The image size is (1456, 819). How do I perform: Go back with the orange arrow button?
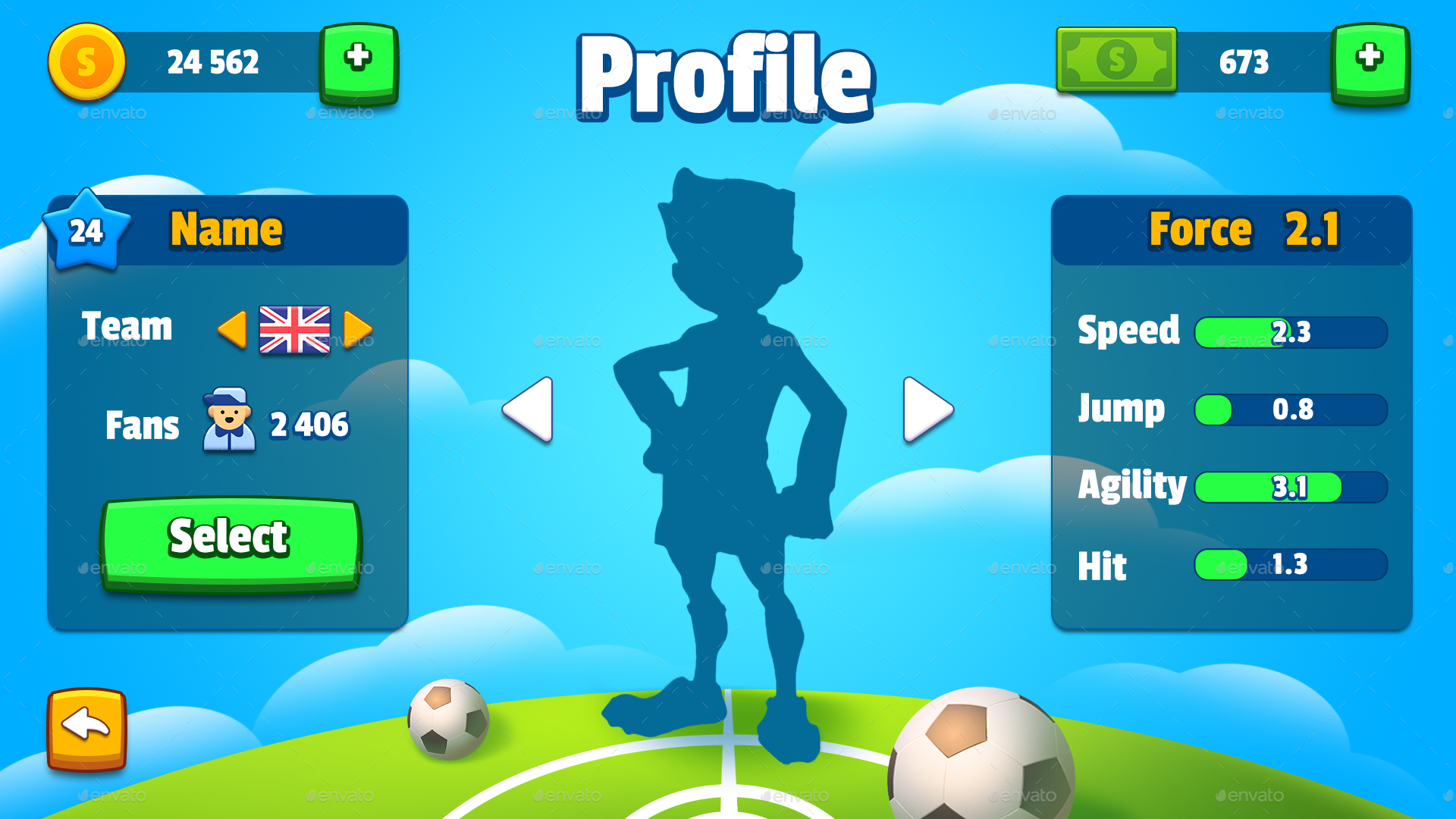86,728
